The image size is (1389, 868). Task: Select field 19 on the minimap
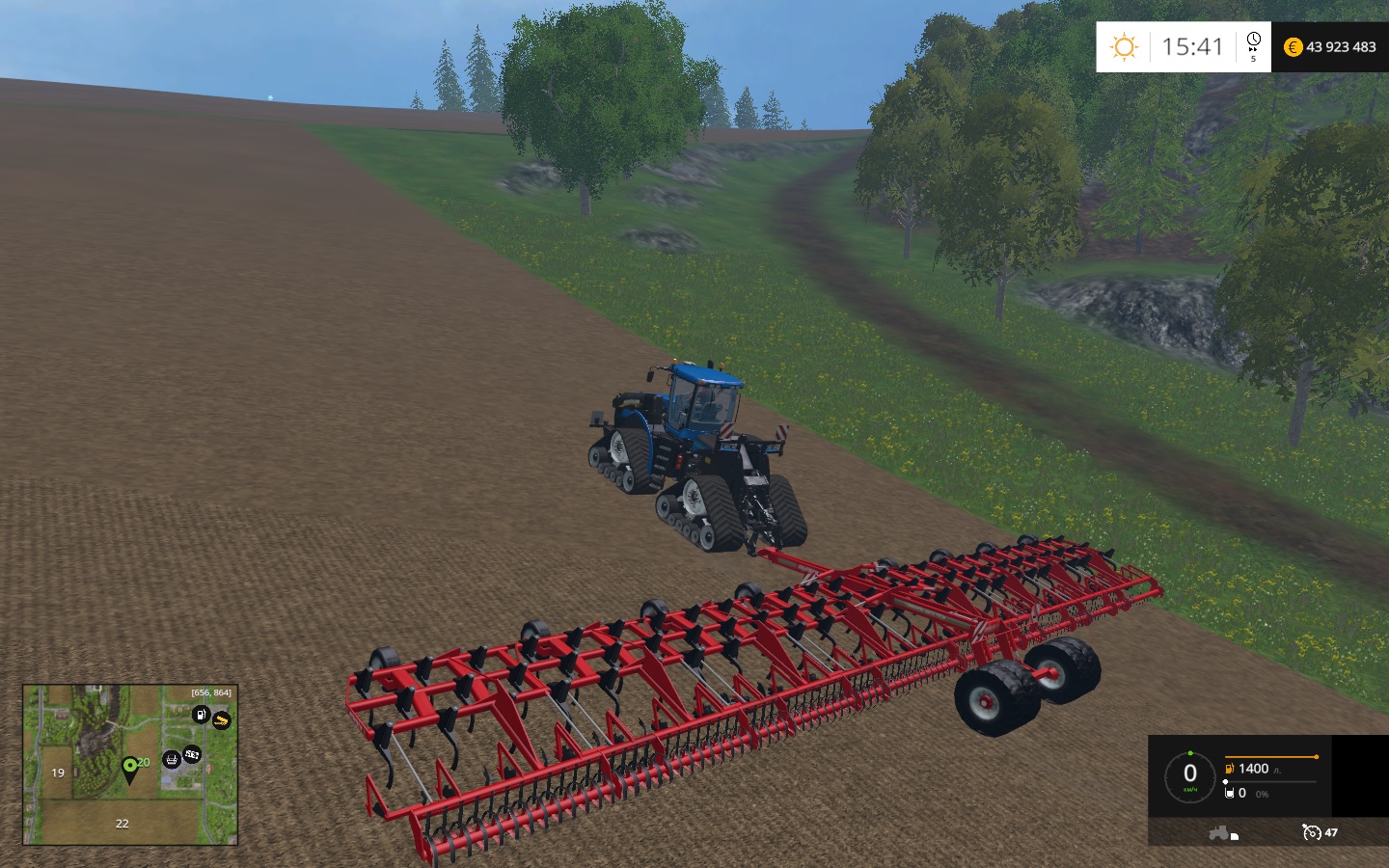coord(58,773)
